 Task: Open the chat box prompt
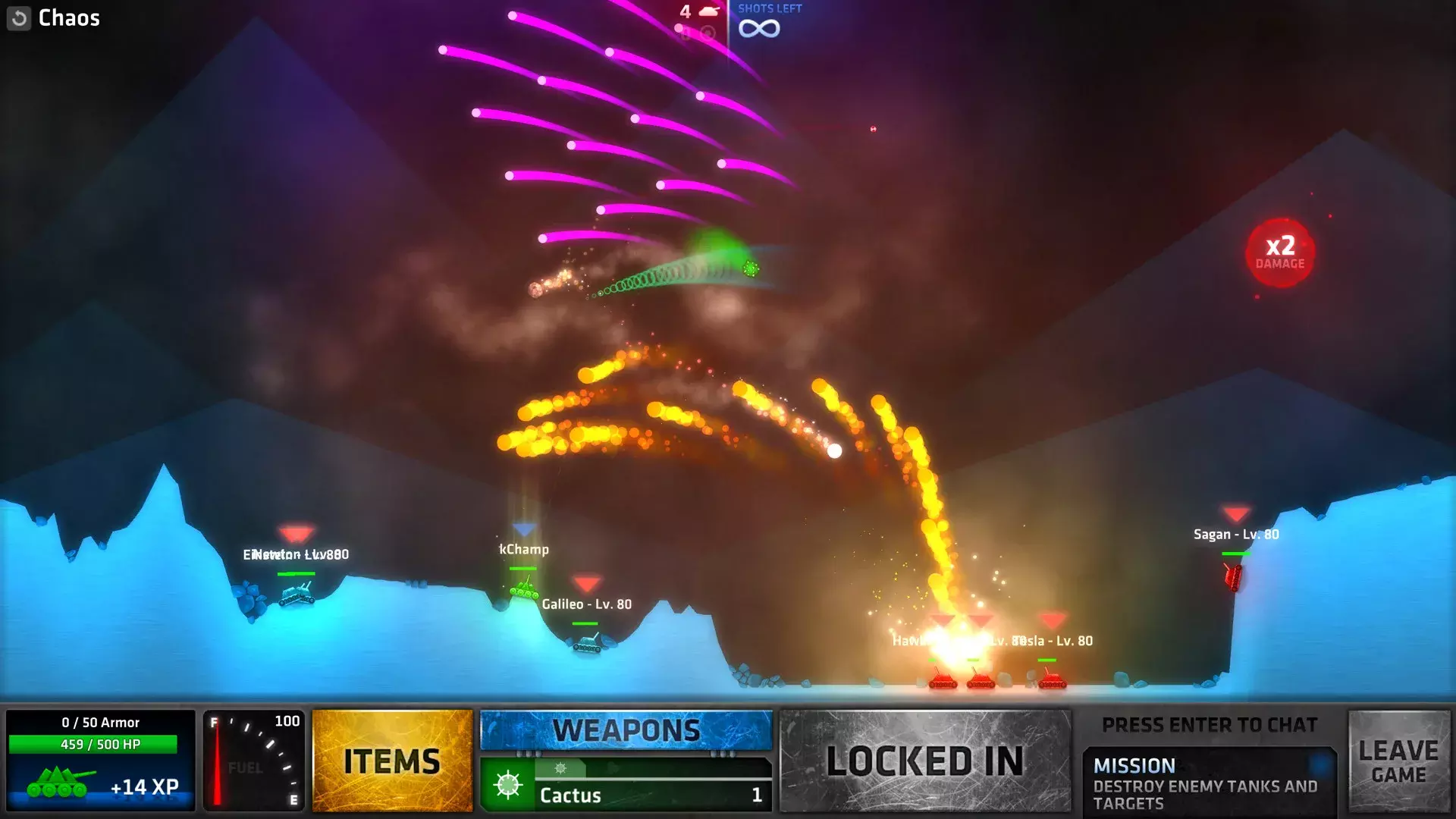1209,726
